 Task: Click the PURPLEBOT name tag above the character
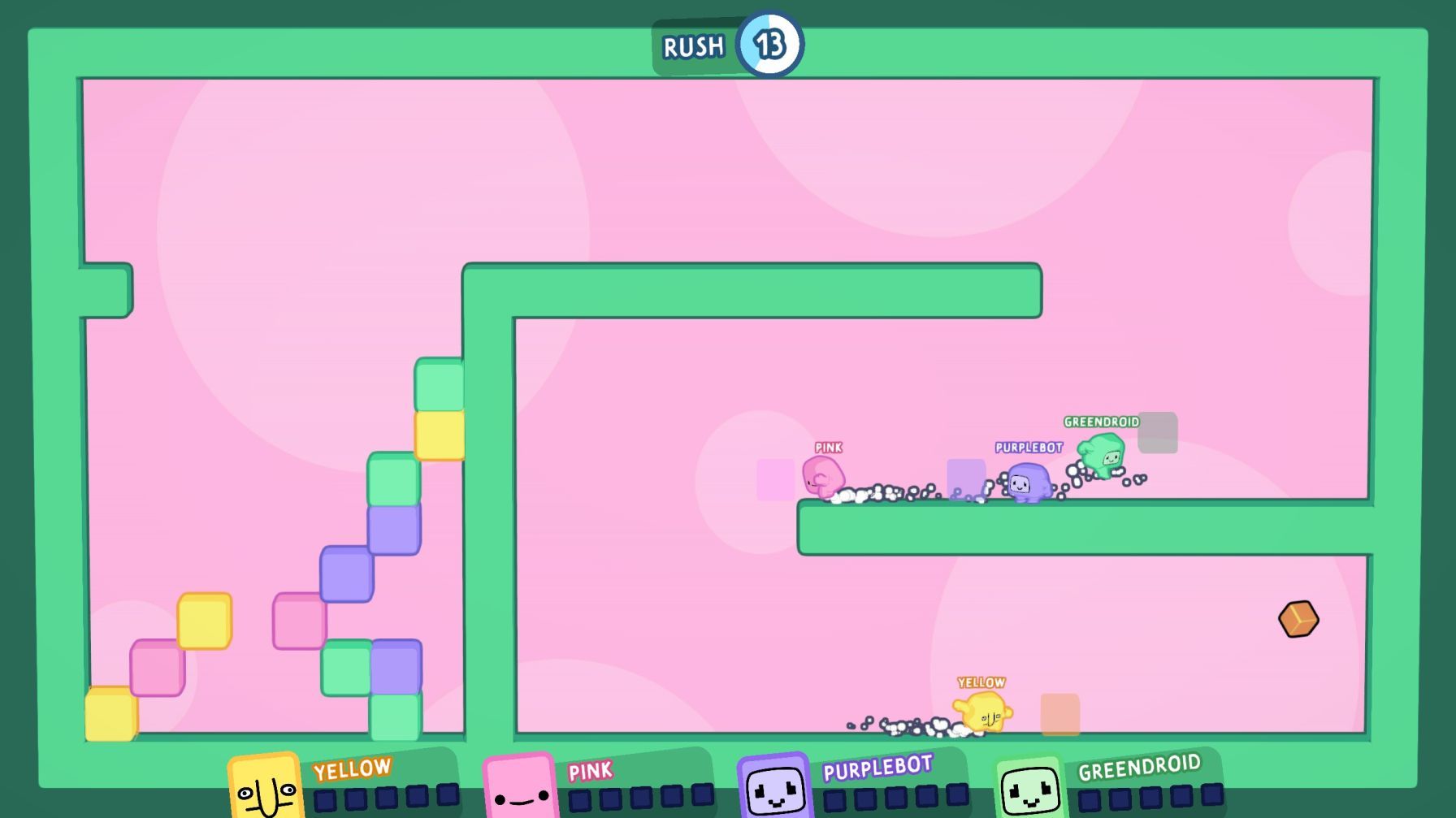point(1029,446)
